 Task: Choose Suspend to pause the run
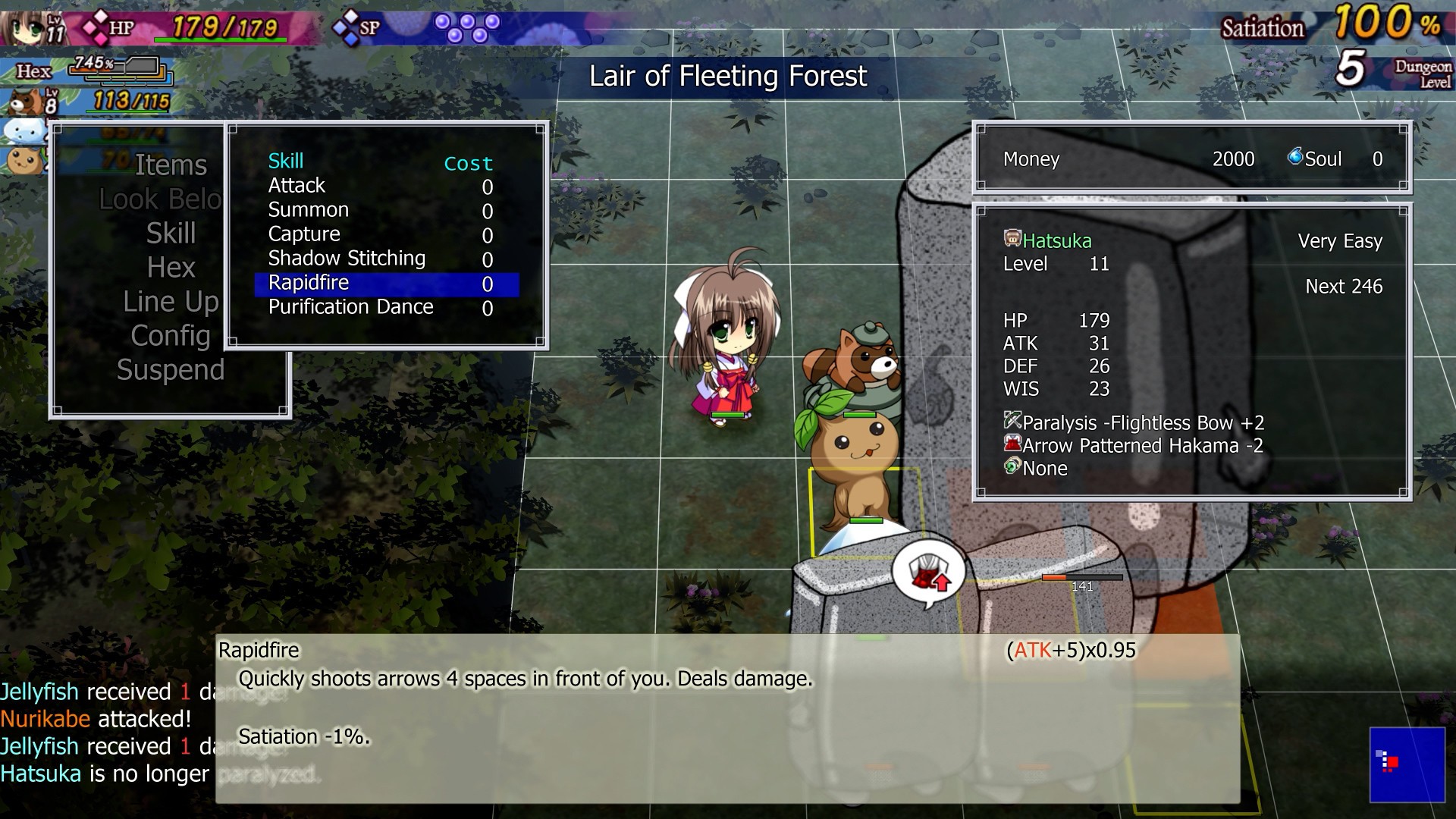[171, 370]
